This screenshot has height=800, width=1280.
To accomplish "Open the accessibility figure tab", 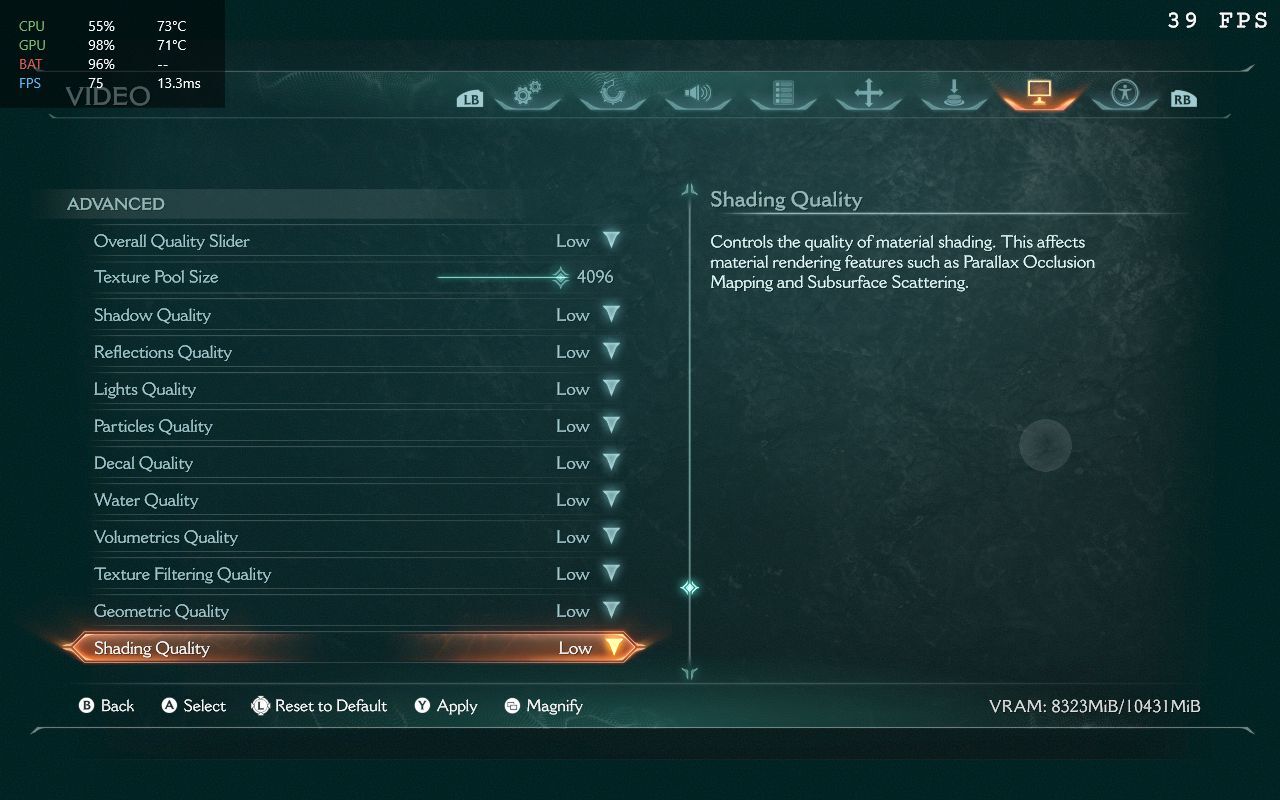I will 1125,94.
